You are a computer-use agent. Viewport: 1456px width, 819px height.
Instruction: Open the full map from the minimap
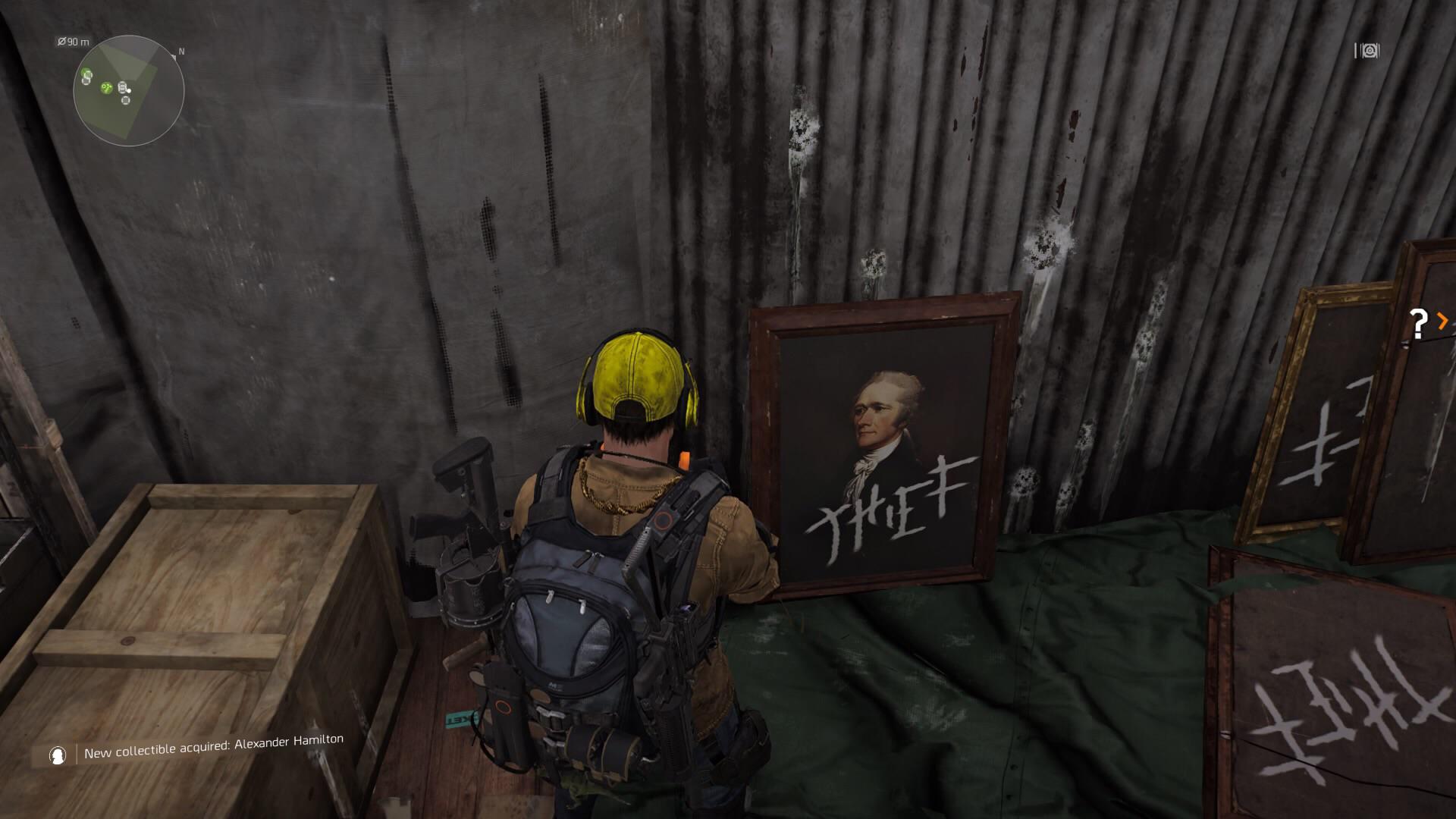point(129,90)
